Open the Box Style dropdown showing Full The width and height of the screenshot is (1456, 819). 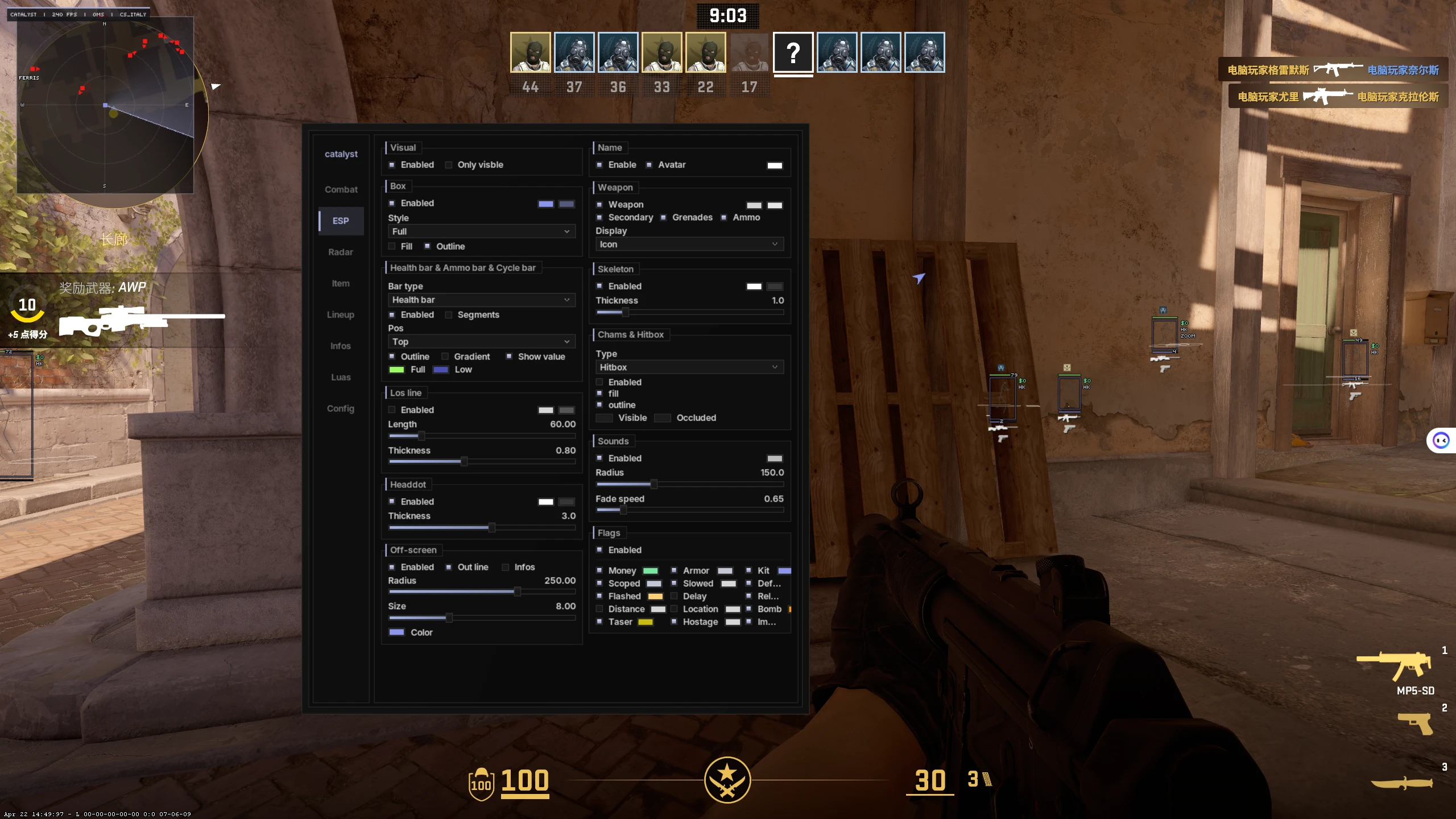coord(481,231)
